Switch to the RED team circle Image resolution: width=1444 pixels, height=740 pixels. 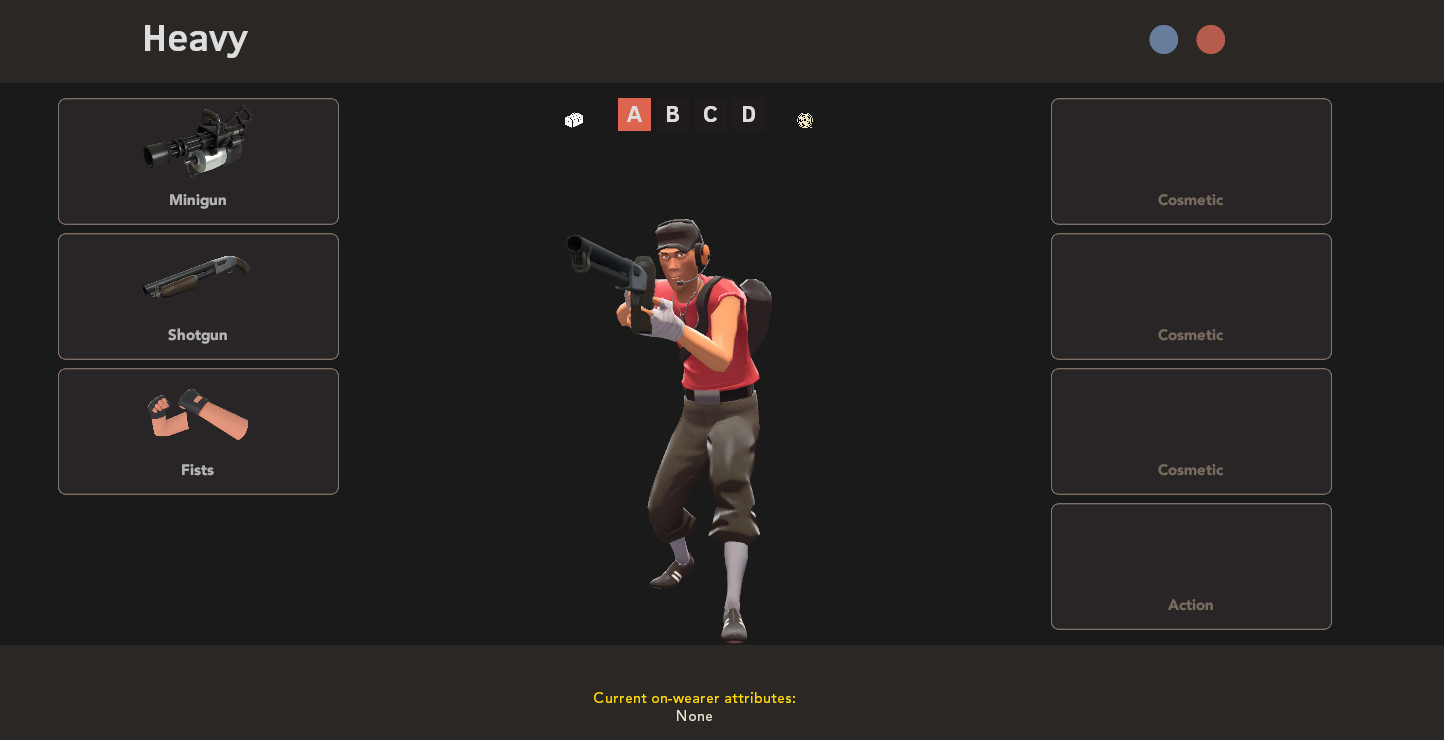click(1211, 39)
